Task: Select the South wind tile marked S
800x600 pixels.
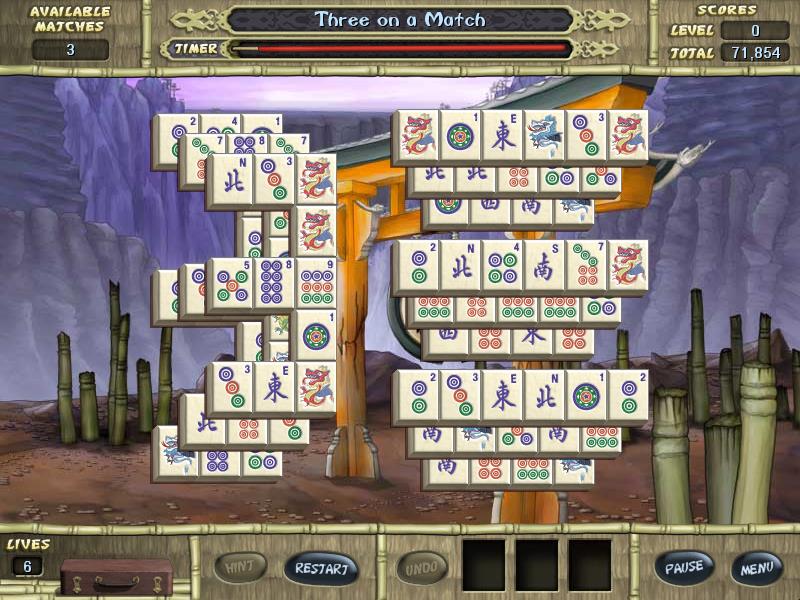Action: 543,266
